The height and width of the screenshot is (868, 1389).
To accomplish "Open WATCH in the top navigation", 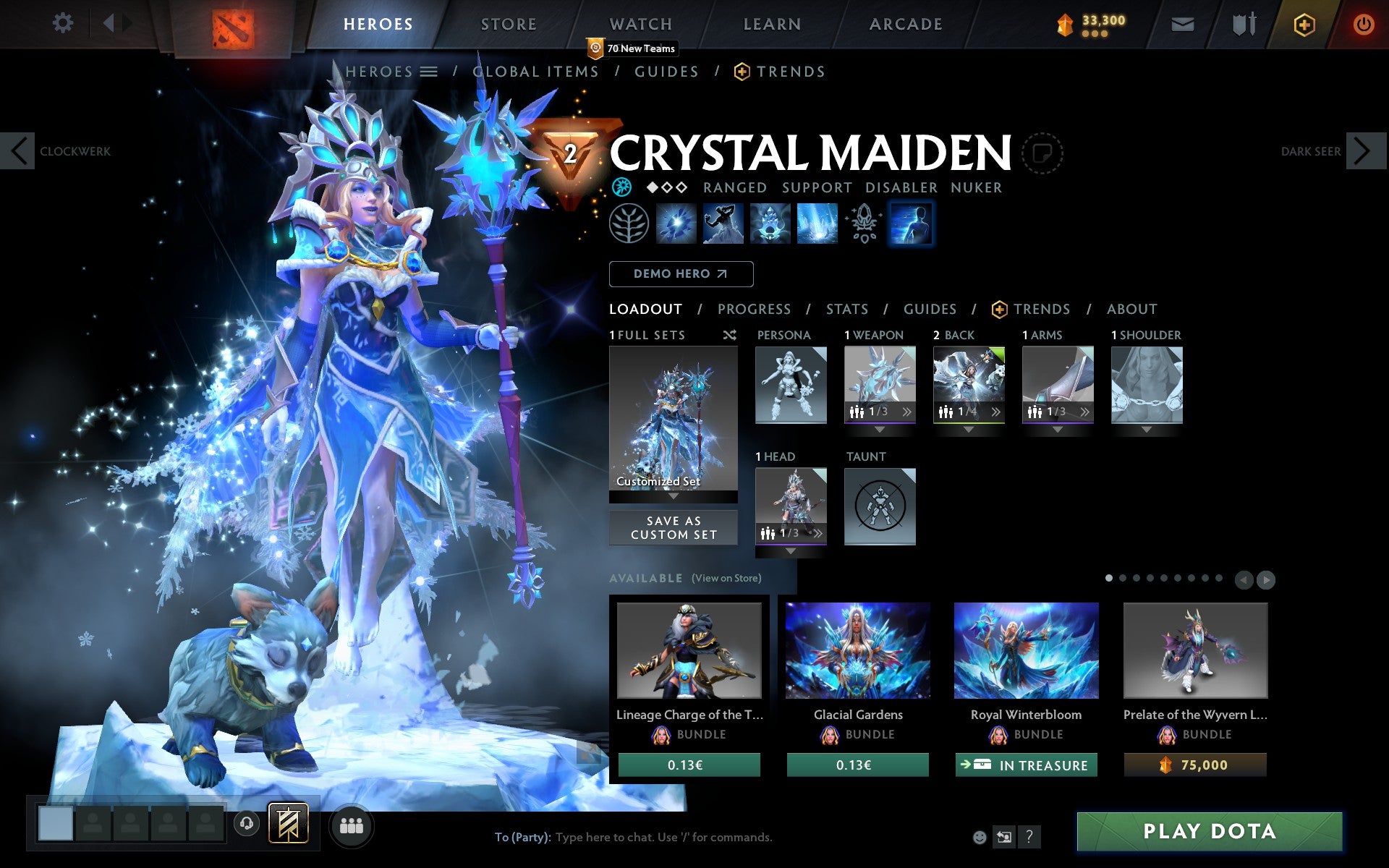I will (x=640, y=23).
